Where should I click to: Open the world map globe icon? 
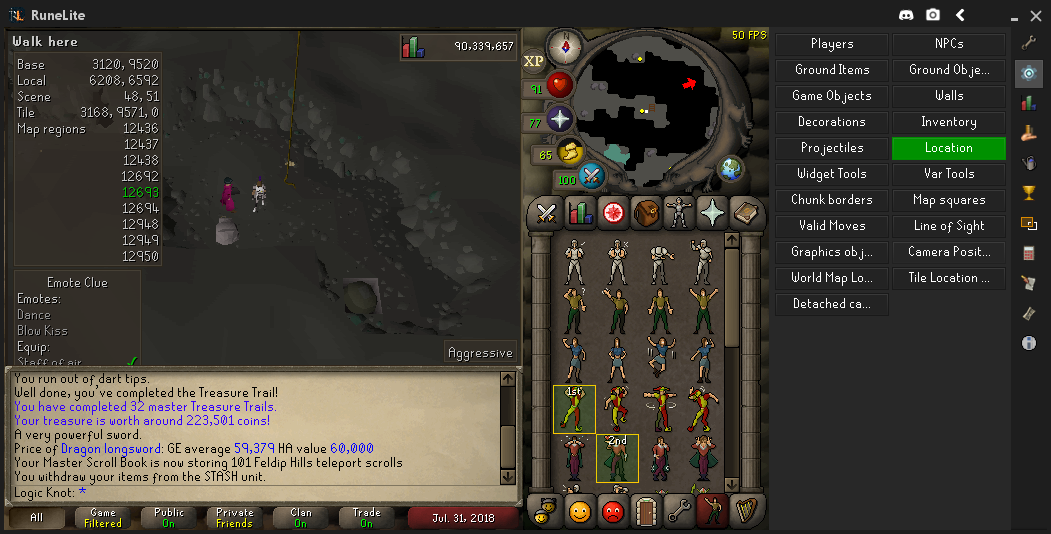tap(731, 168)
